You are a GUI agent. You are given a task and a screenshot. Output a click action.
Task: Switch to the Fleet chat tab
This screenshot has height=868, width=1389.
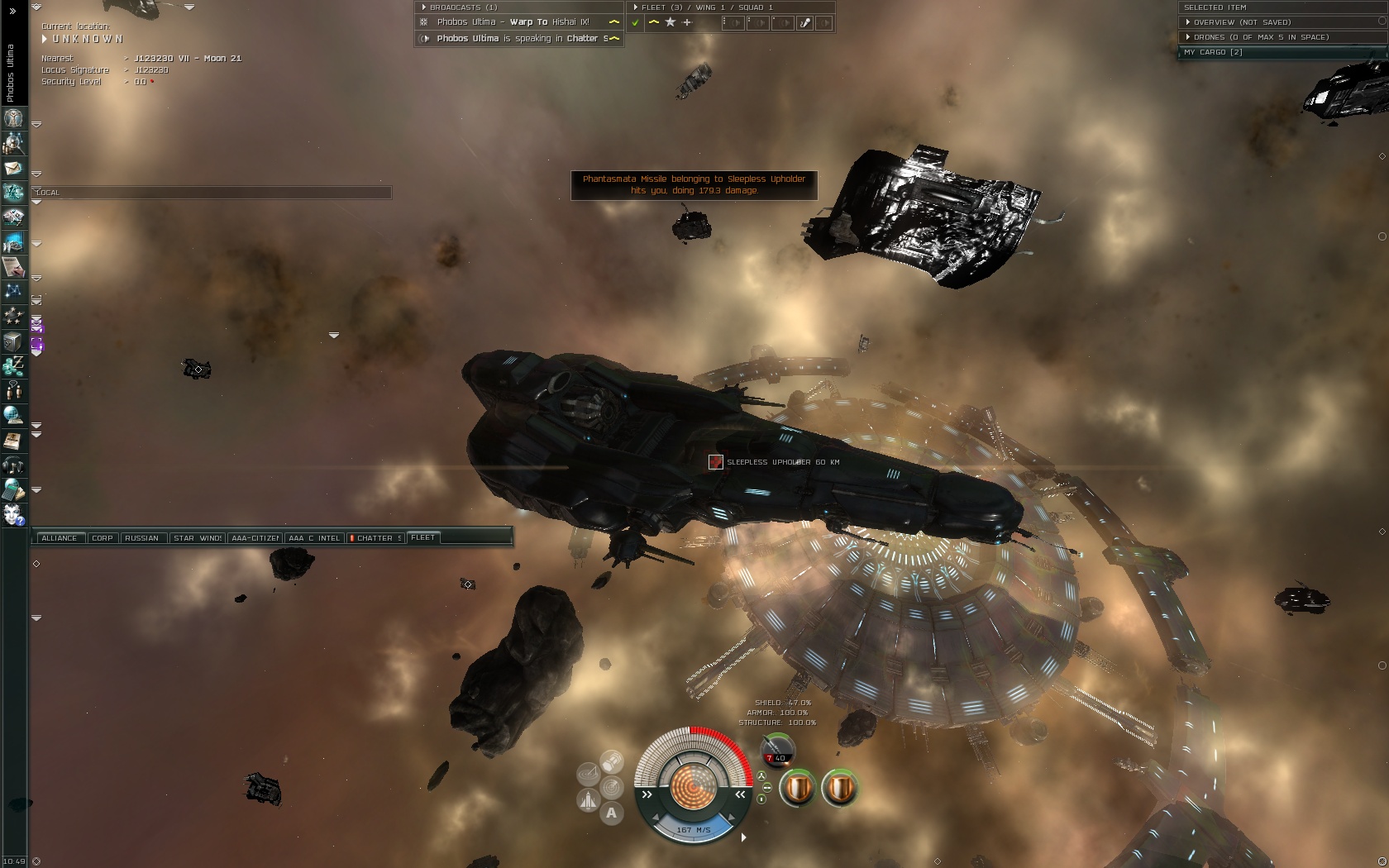tap(422, 537)
